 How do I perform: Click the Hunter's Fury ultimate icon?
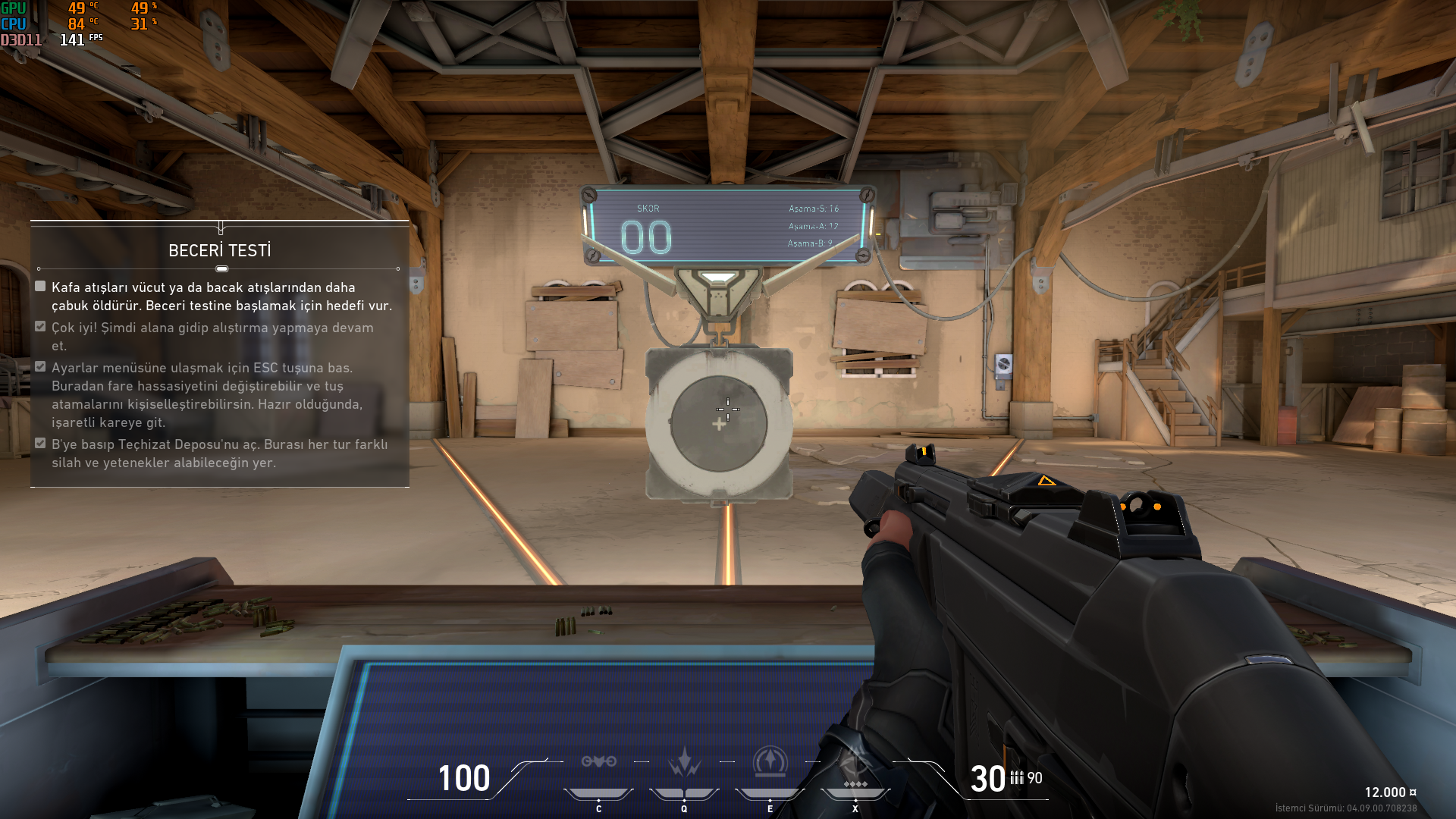pyautogui.click(x=855, y=764)
